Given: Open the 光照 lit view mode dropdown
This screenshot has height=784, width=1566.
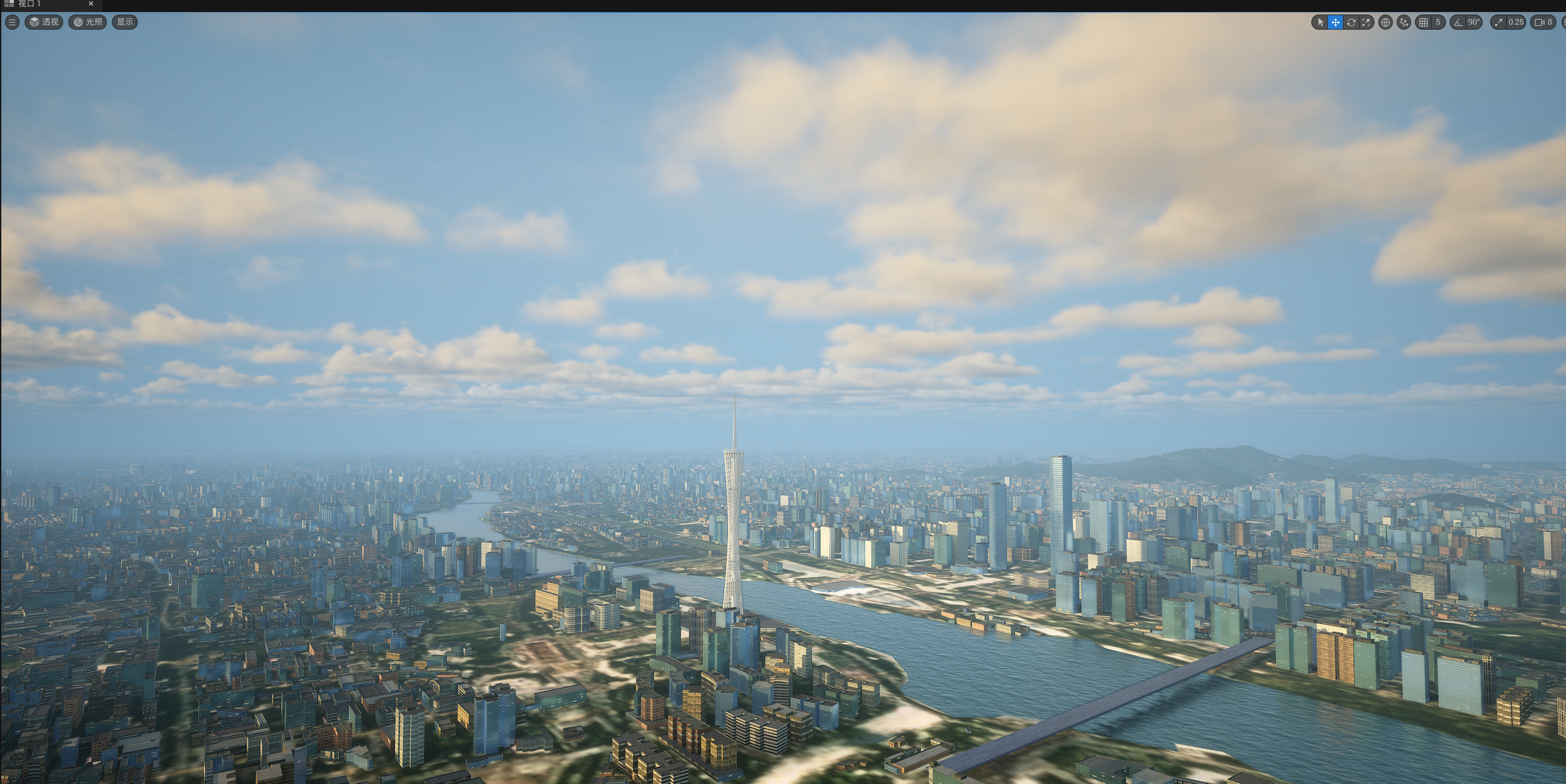Looking at the screenshot, I should pos(87,22).
